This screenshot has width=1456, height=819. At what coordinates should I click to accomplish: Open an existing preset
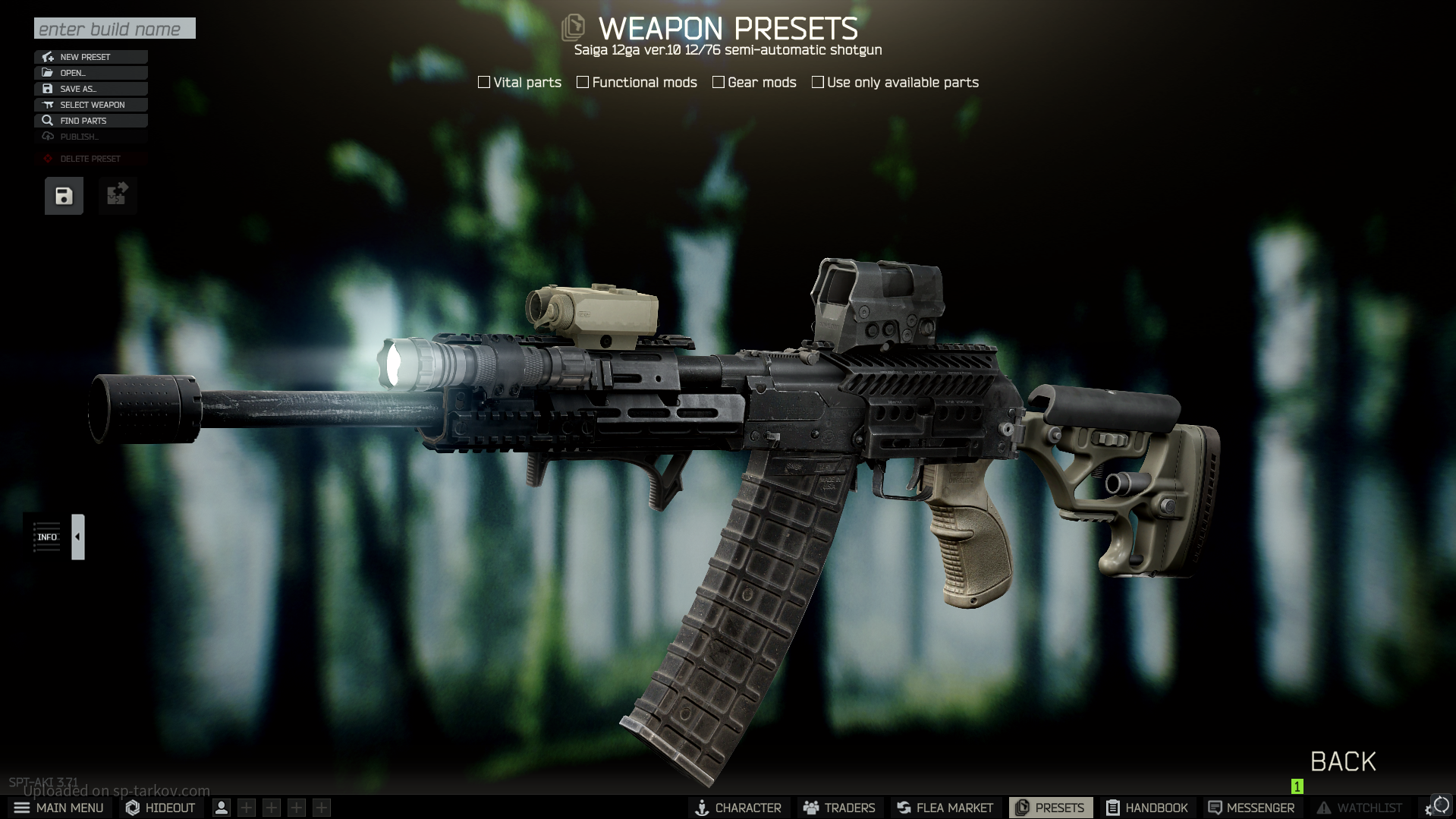[x=90, y=73]
